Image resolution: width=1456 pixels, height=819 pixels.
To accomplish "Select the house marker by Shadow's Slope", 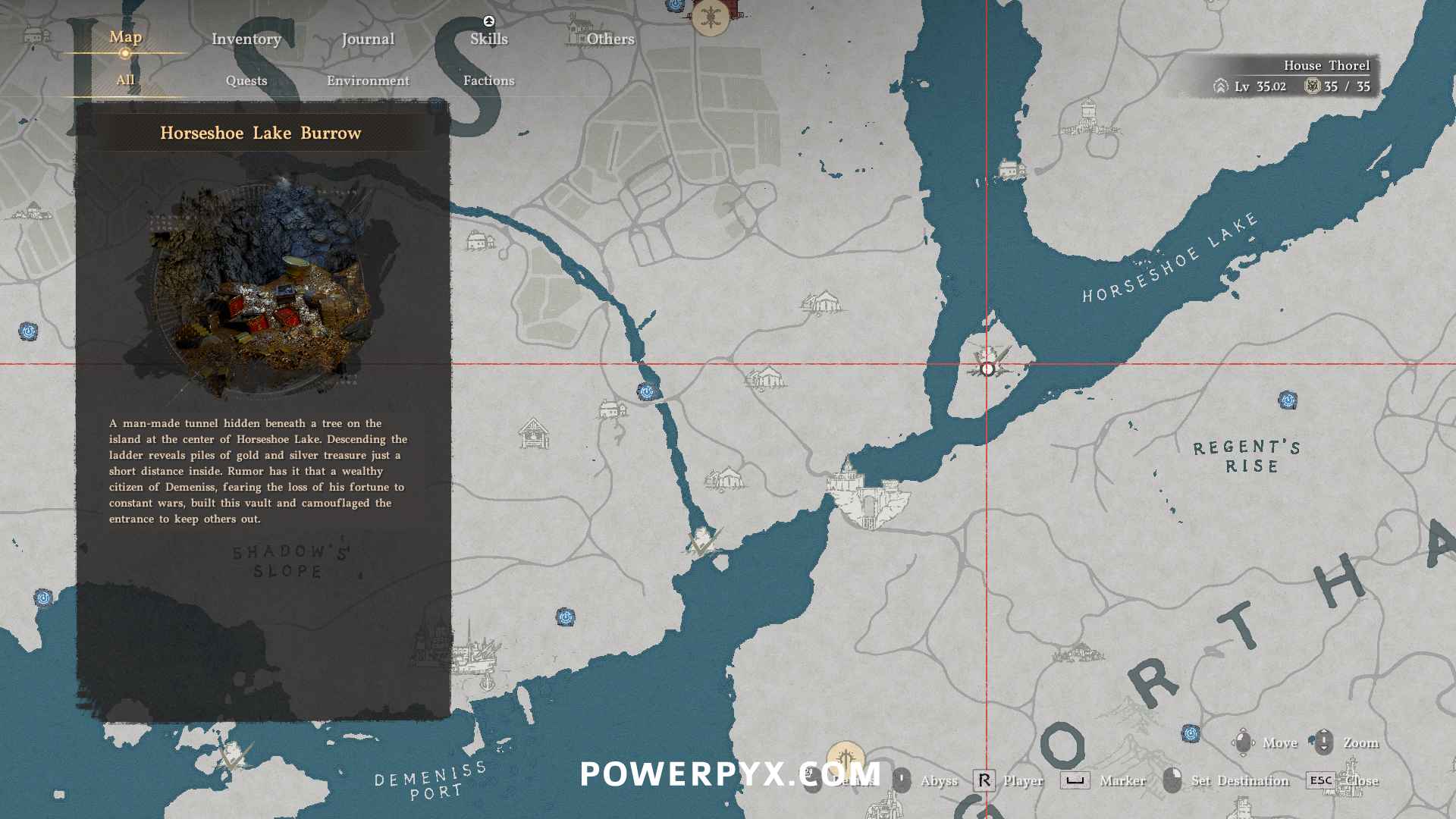I will [534, 434].
